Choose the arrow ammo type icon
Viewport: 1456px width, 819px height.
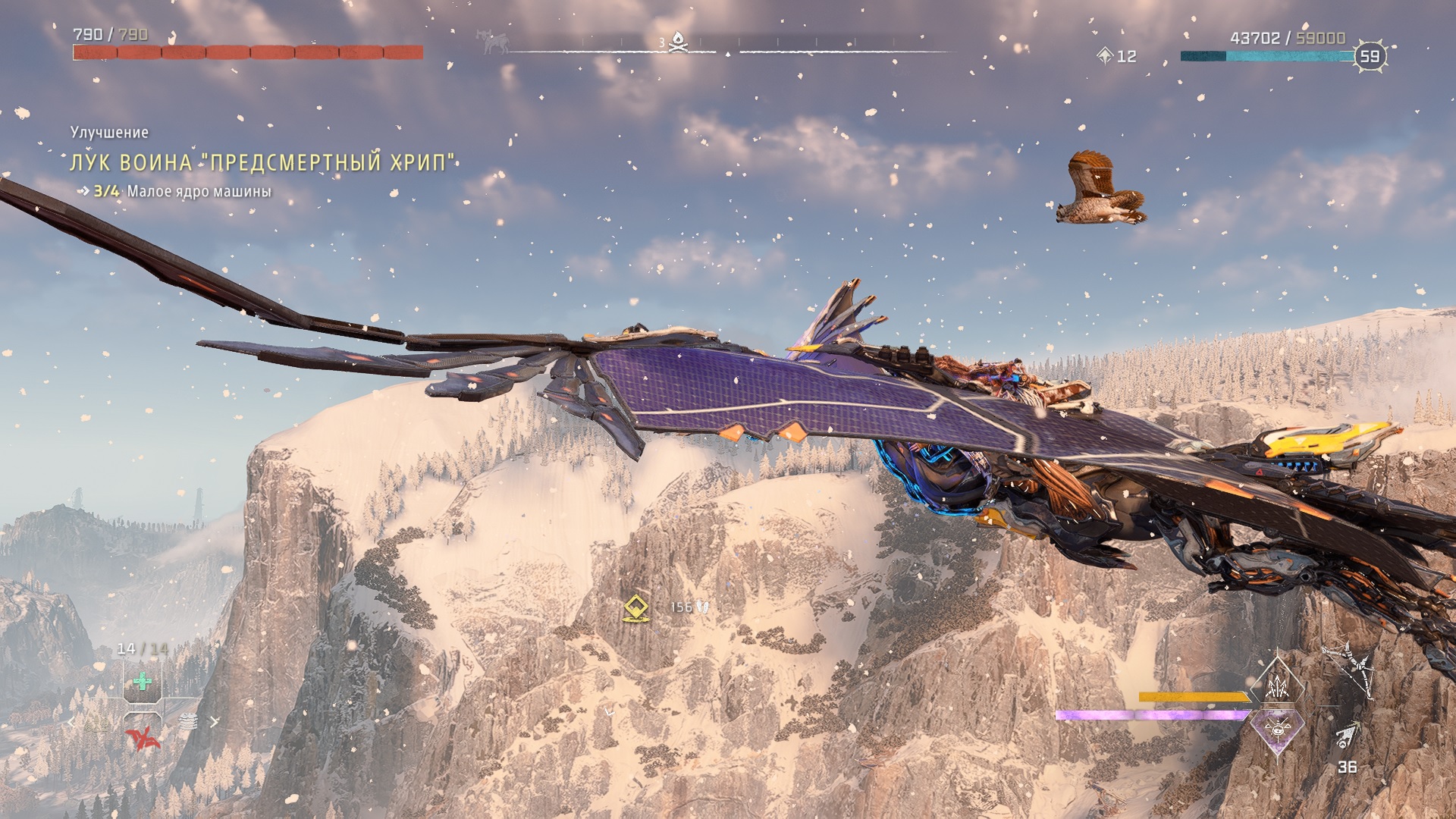pyautogui.click(x=1348, y=736)
